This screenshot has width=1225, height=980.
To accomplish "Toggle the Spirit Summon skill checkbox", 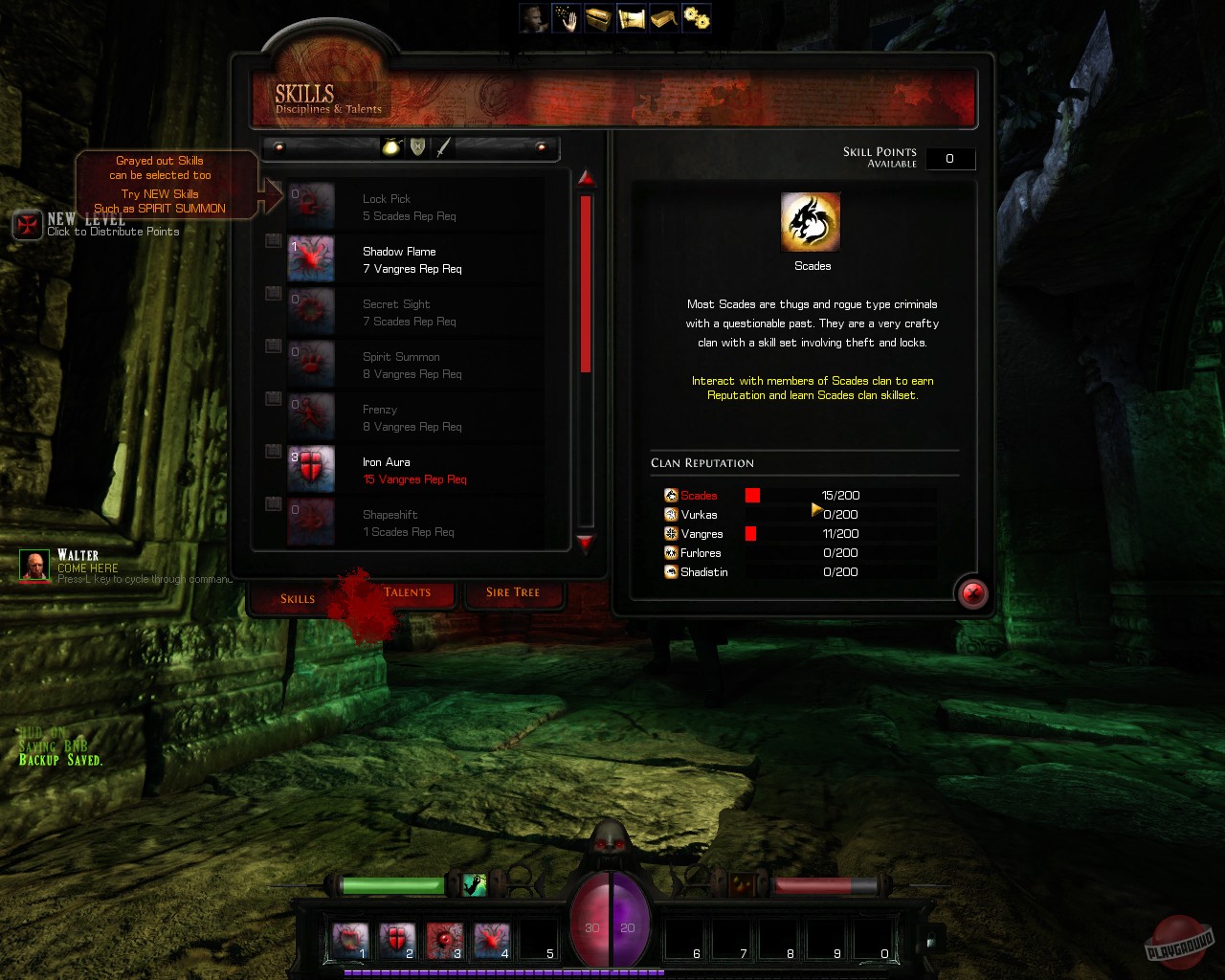I will click(x=273, y=346).
